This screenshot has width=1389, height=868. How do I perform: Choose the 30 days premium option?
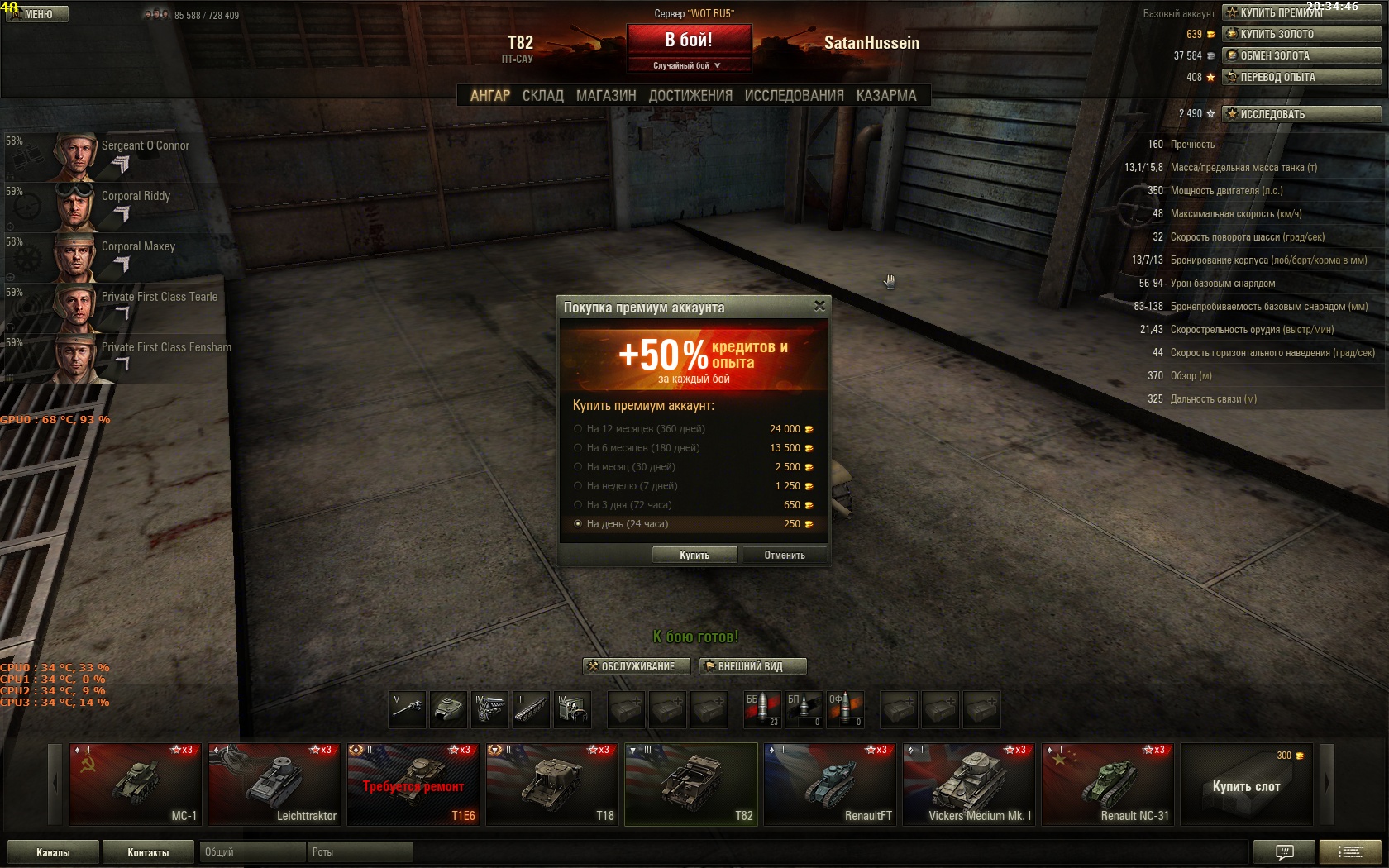click(578, 467)
